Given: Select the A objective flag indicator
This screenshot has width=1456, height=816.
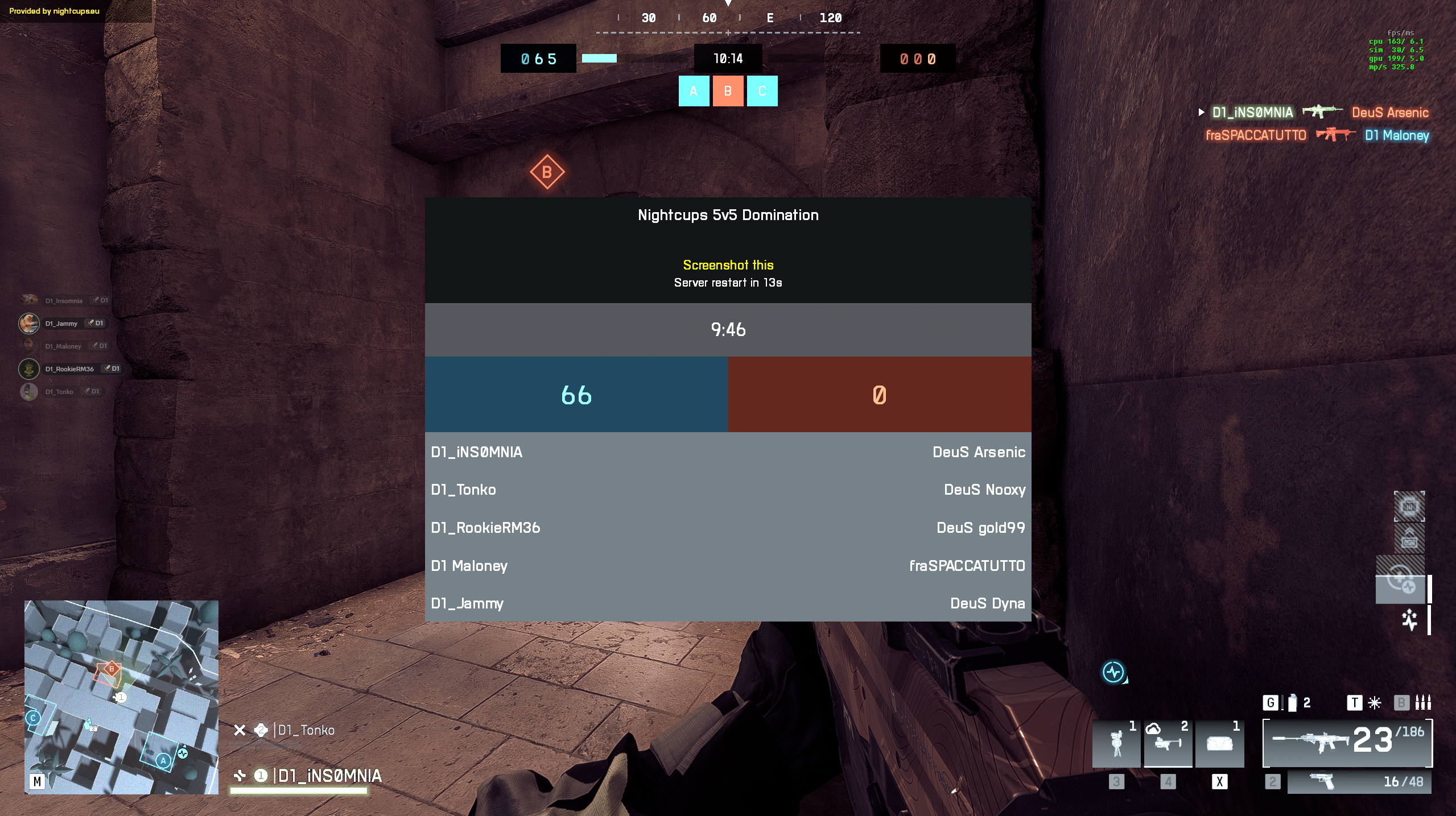Looking at the screenshot, I should 694,91.
